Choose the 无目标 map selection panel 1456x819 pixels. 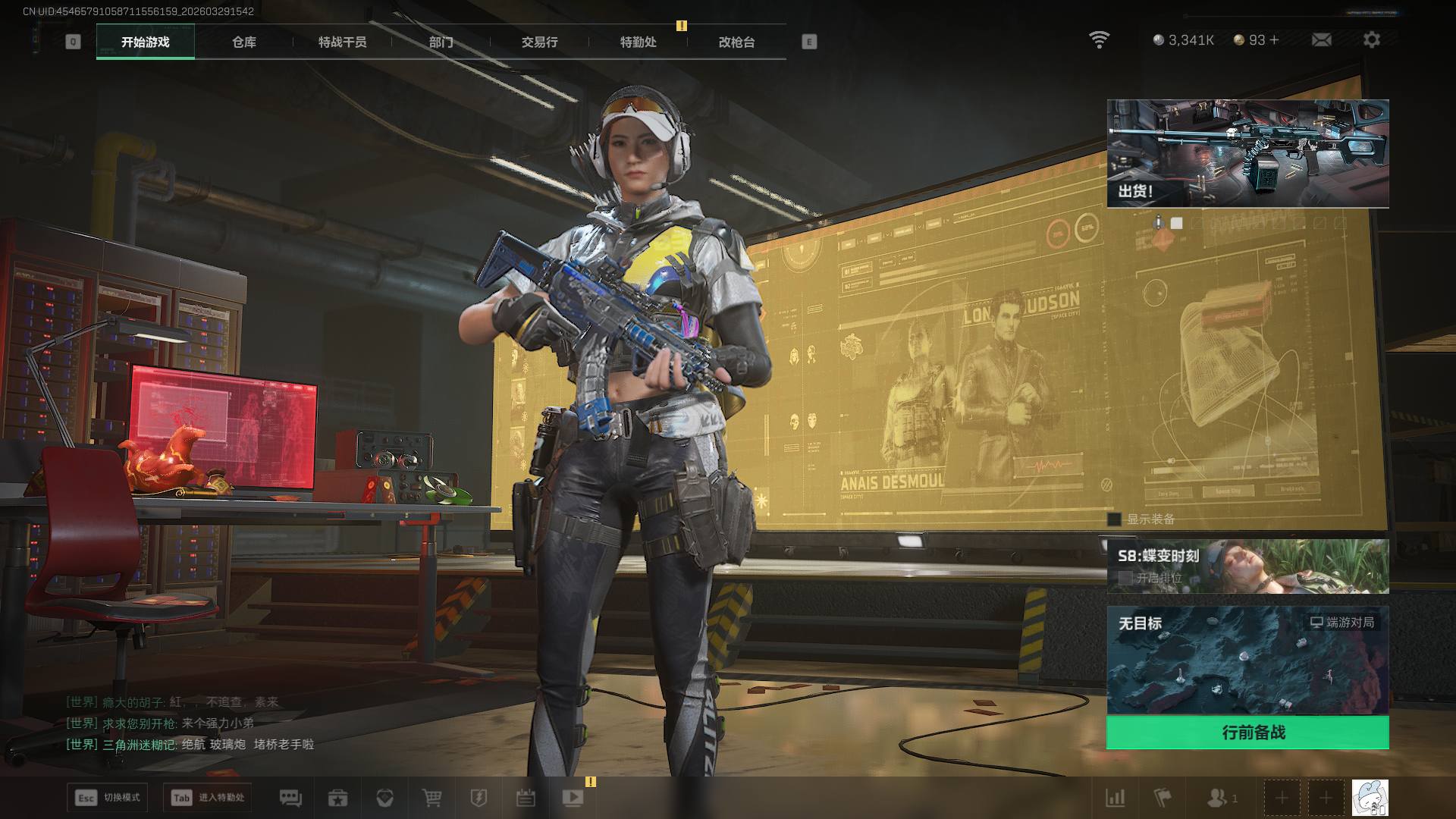[x=1247, y=660]
